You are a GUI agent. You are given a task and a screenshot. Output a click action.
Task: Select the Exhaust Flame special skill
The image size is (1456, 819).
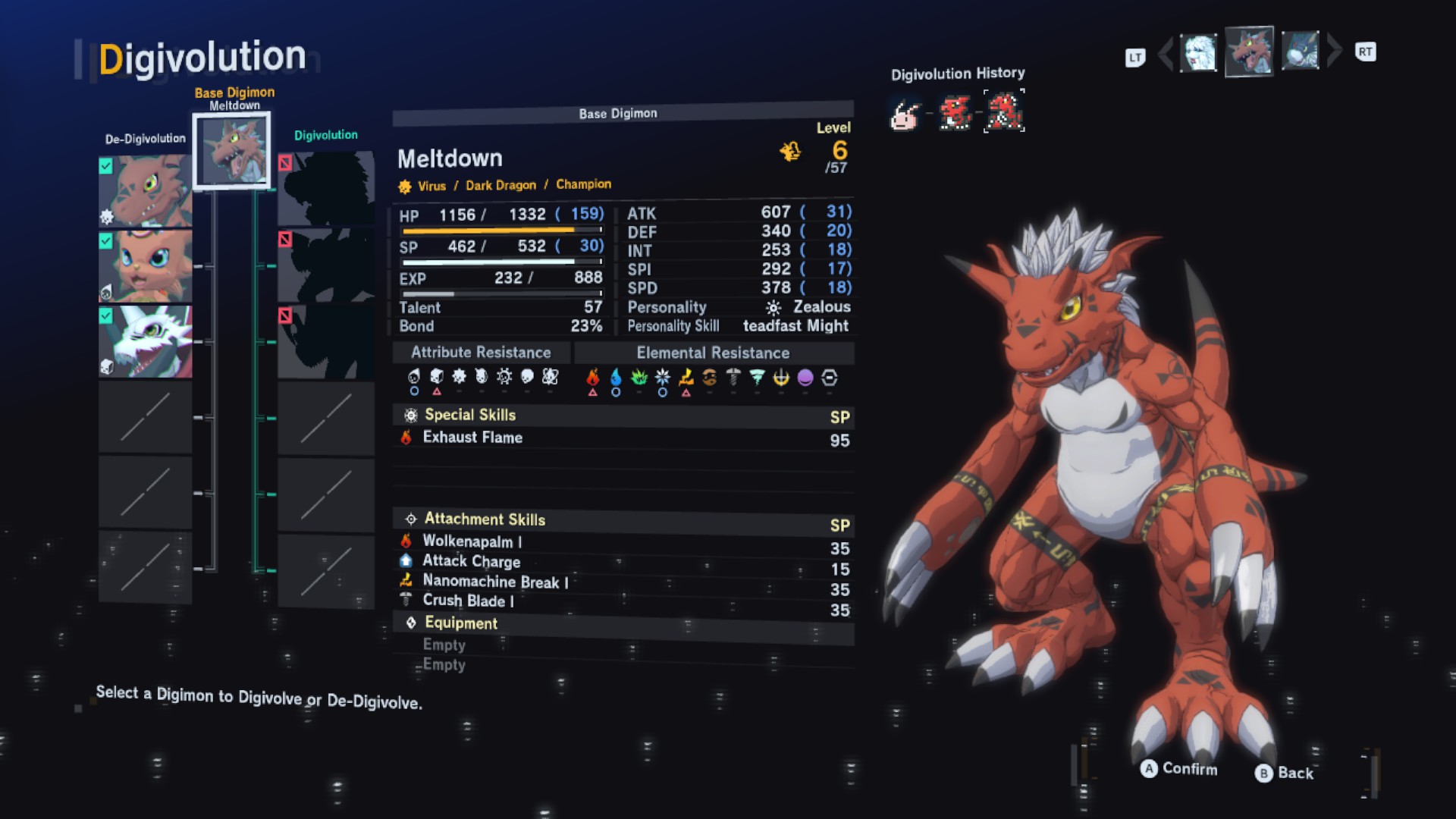click(x=472, y=438)
